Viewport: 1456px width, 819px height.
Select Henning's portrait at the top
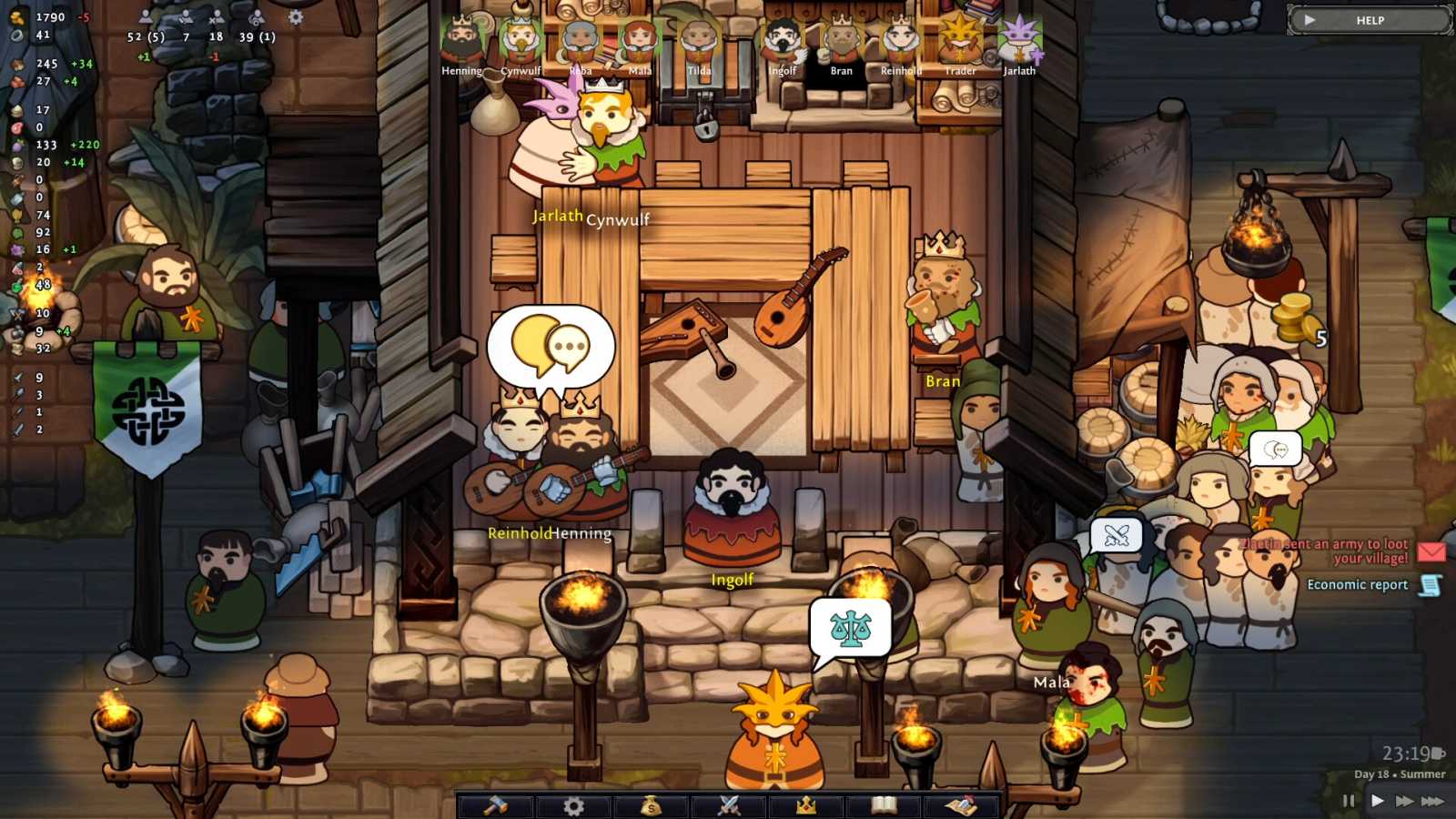click(460, 38)
